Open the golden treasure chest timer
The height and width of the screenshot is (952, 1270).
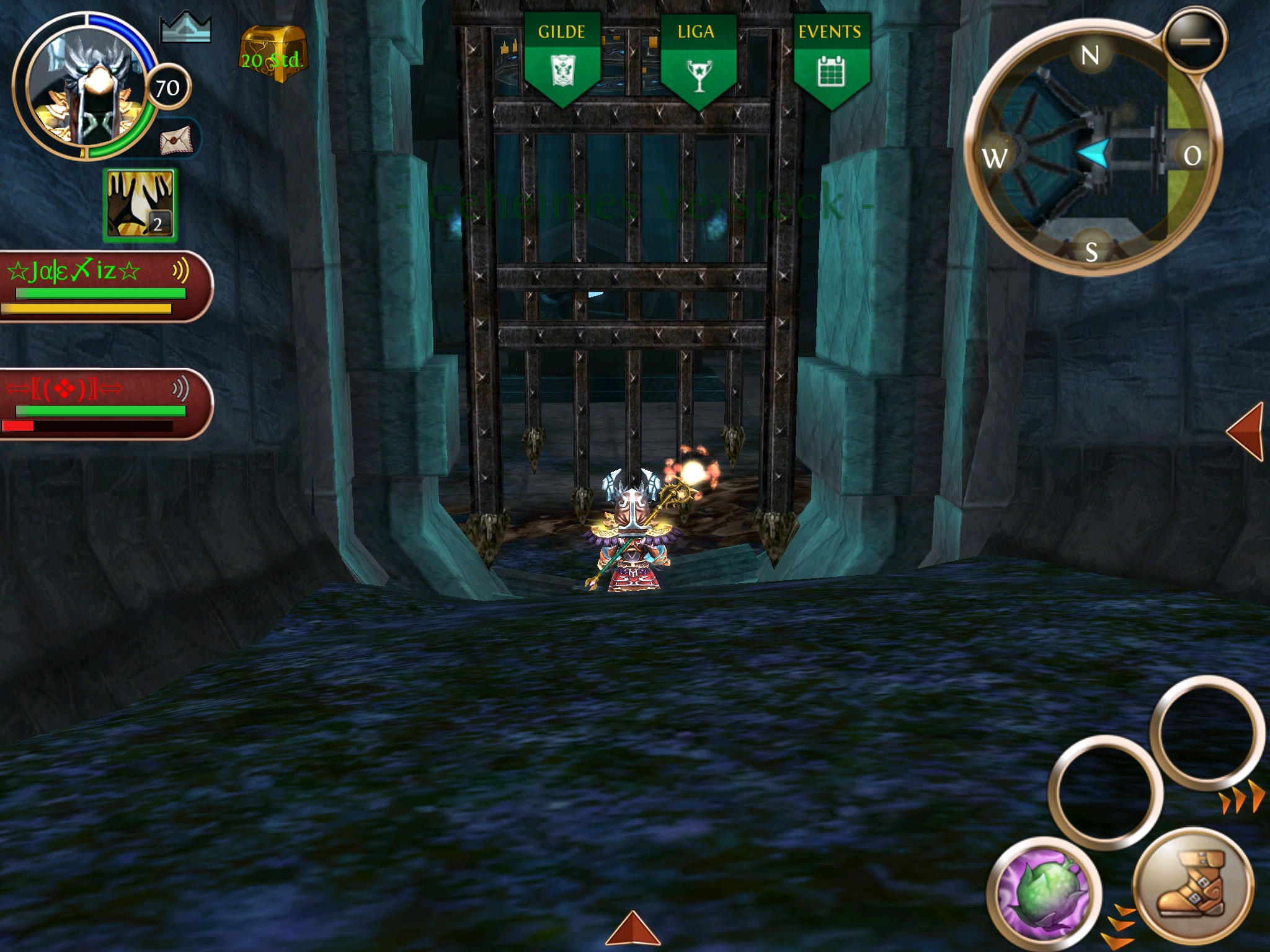[273, 55]
